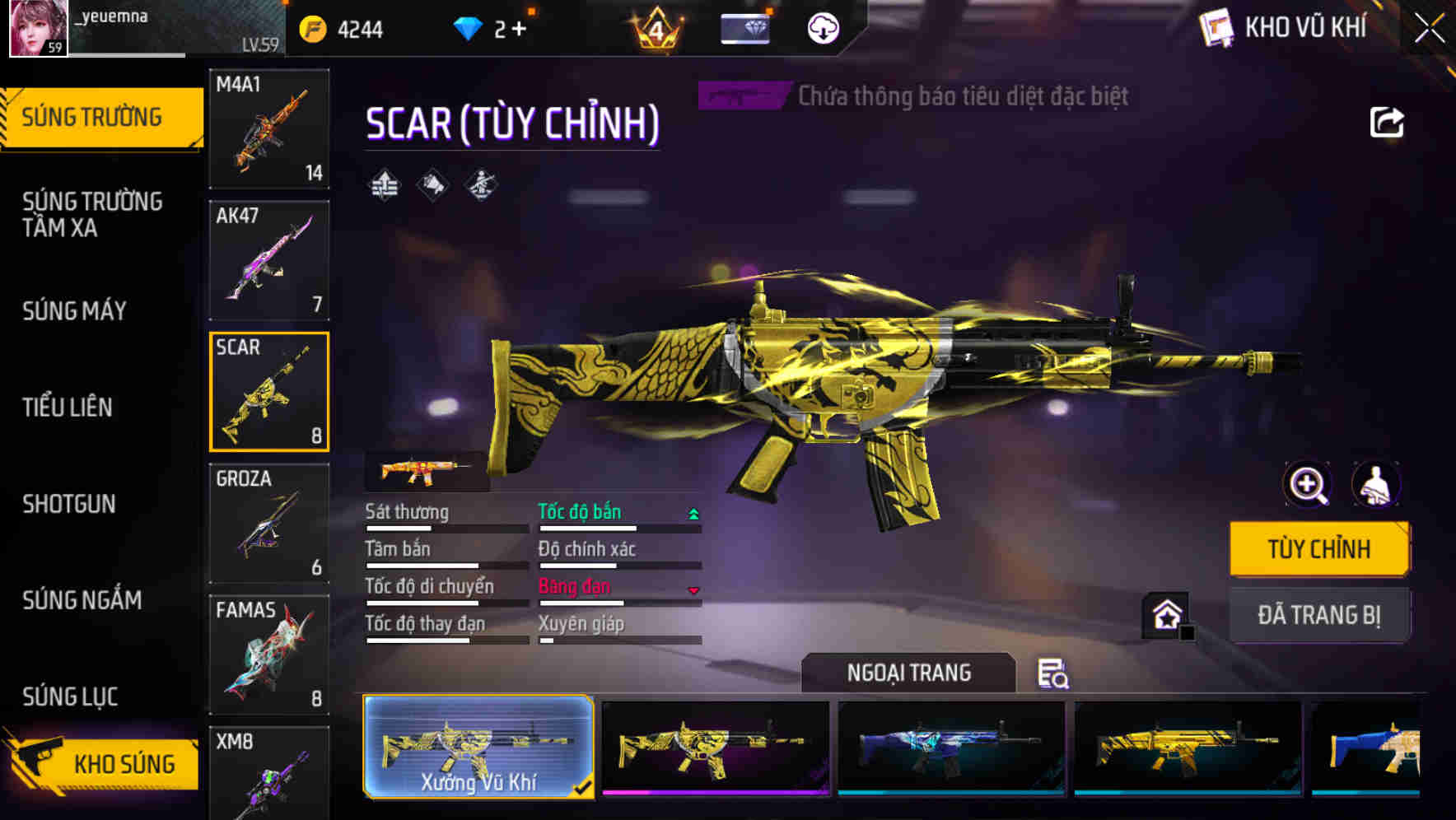Toggle the kill-notification banner next to weapon preview
This screenshot has width=1456, height=820.
tap(742, 95)
